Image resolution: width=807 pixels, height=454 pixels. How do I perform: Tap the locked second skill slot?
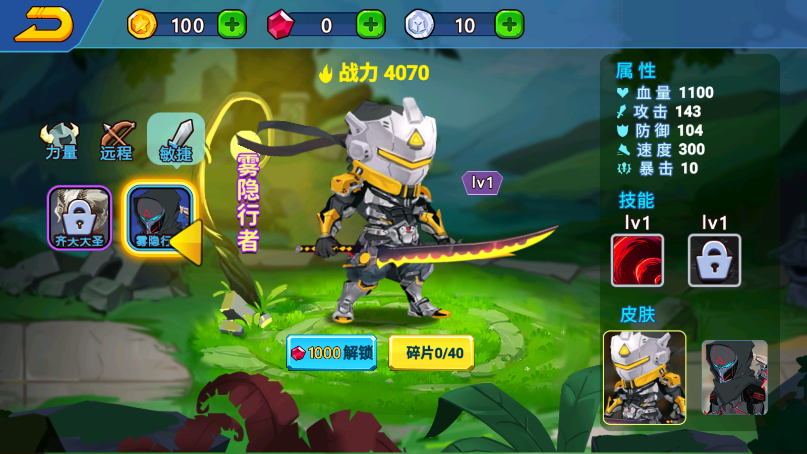click(x=714, y=260)
